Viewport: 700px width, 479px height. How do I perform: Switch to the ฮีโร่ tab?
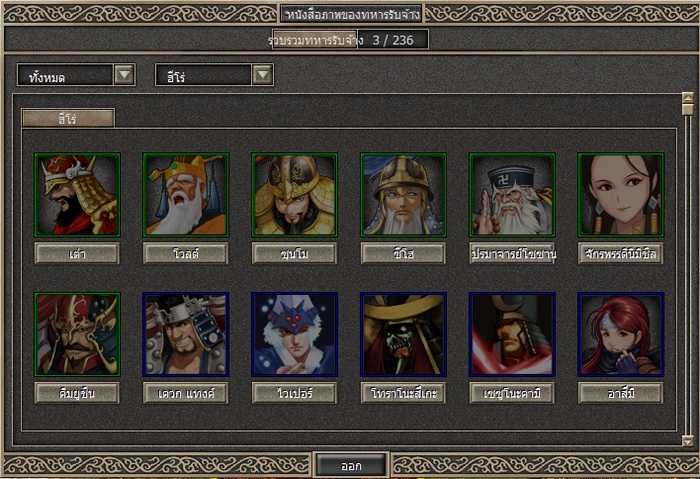pyautogui.click(x=68, y=118)
